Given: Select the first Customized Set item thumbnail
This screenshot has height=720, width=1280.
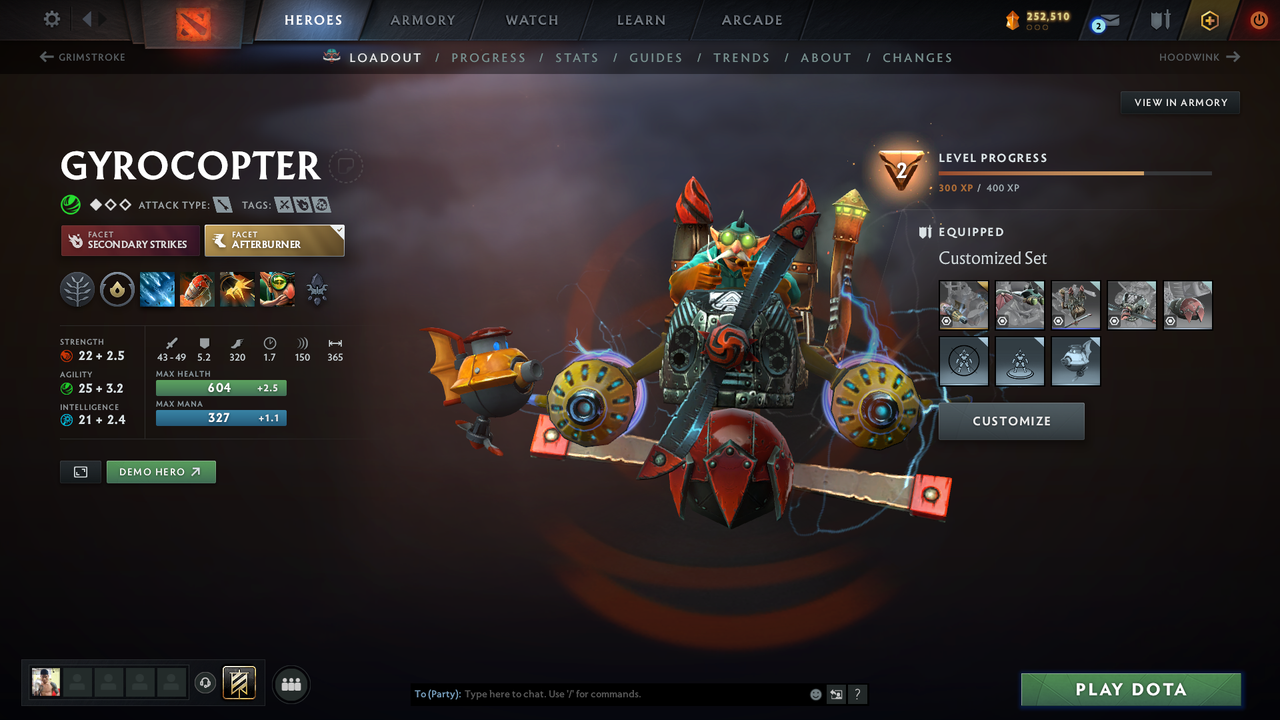Looking at the screenshot, I should click(963, 305).
